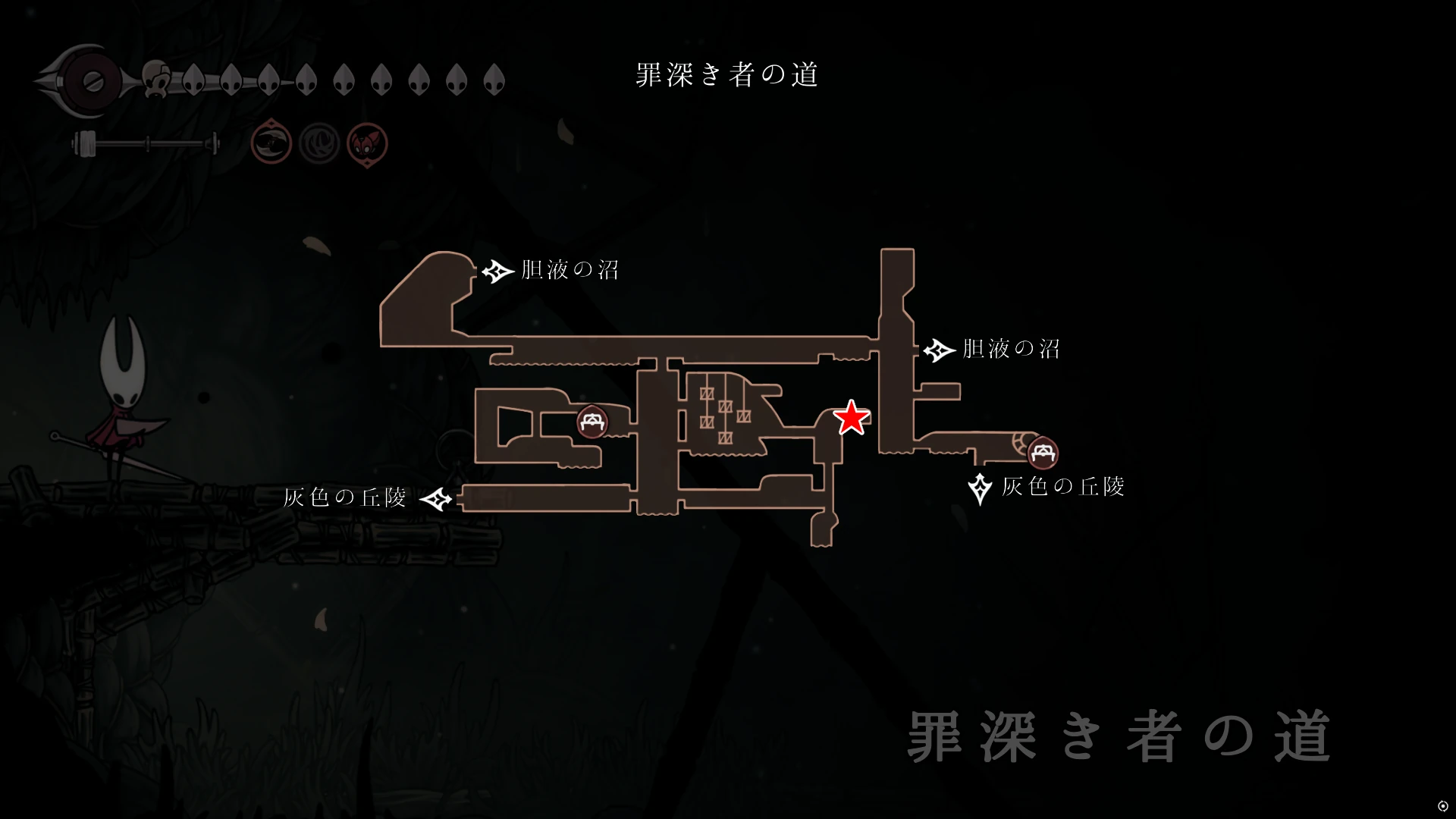The height and width of the screenshot is (819, 1456).
Task: Select the bench icon near 灰色の丘陵 exit
Action: pos(1042,453)
